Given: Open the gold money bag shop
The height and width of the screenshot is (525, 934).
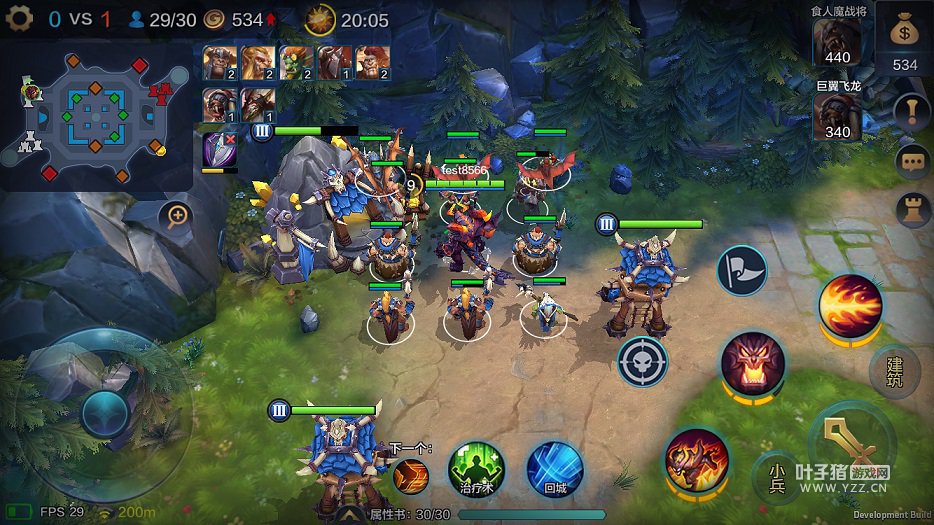Looking at the screenshot, I should (x=904, y=37).
